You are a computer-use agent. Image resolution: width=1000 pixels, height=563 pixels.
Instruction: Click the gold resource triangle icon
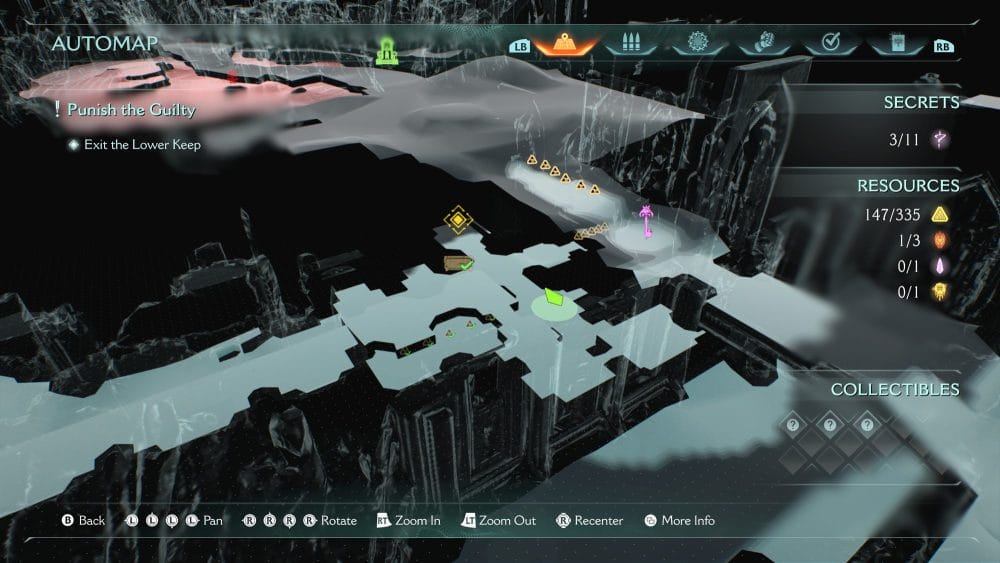click(940, 214)
